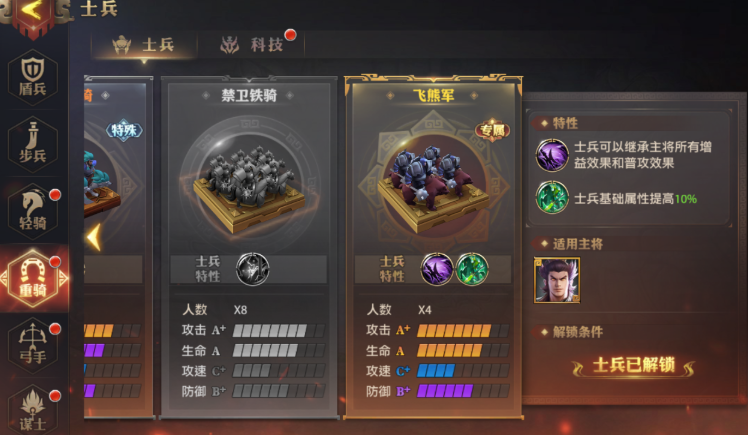View the applicable general's portrait
This screenshot has height=435, width=748.
[557, 280]
